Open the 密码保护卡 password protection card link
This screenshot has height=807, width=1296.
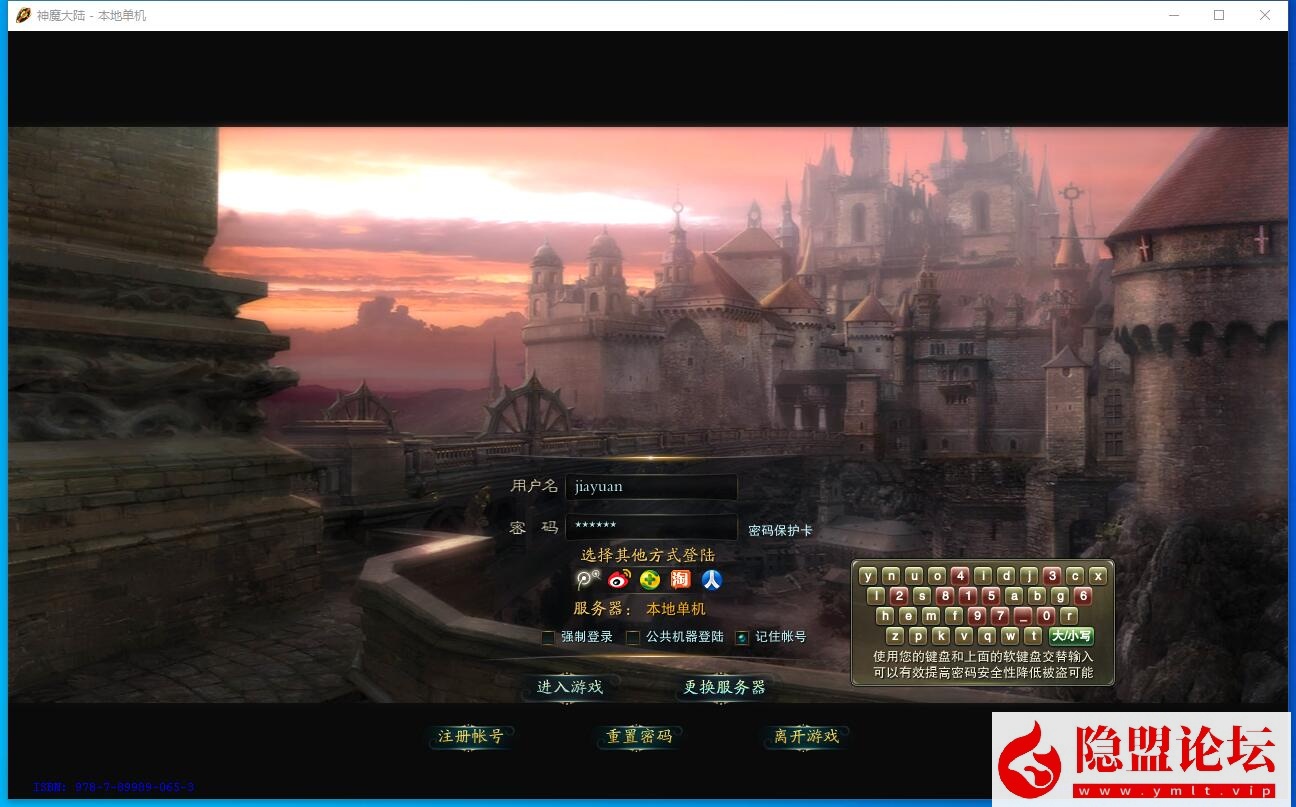pyautogui.click(x=780, y=531)
